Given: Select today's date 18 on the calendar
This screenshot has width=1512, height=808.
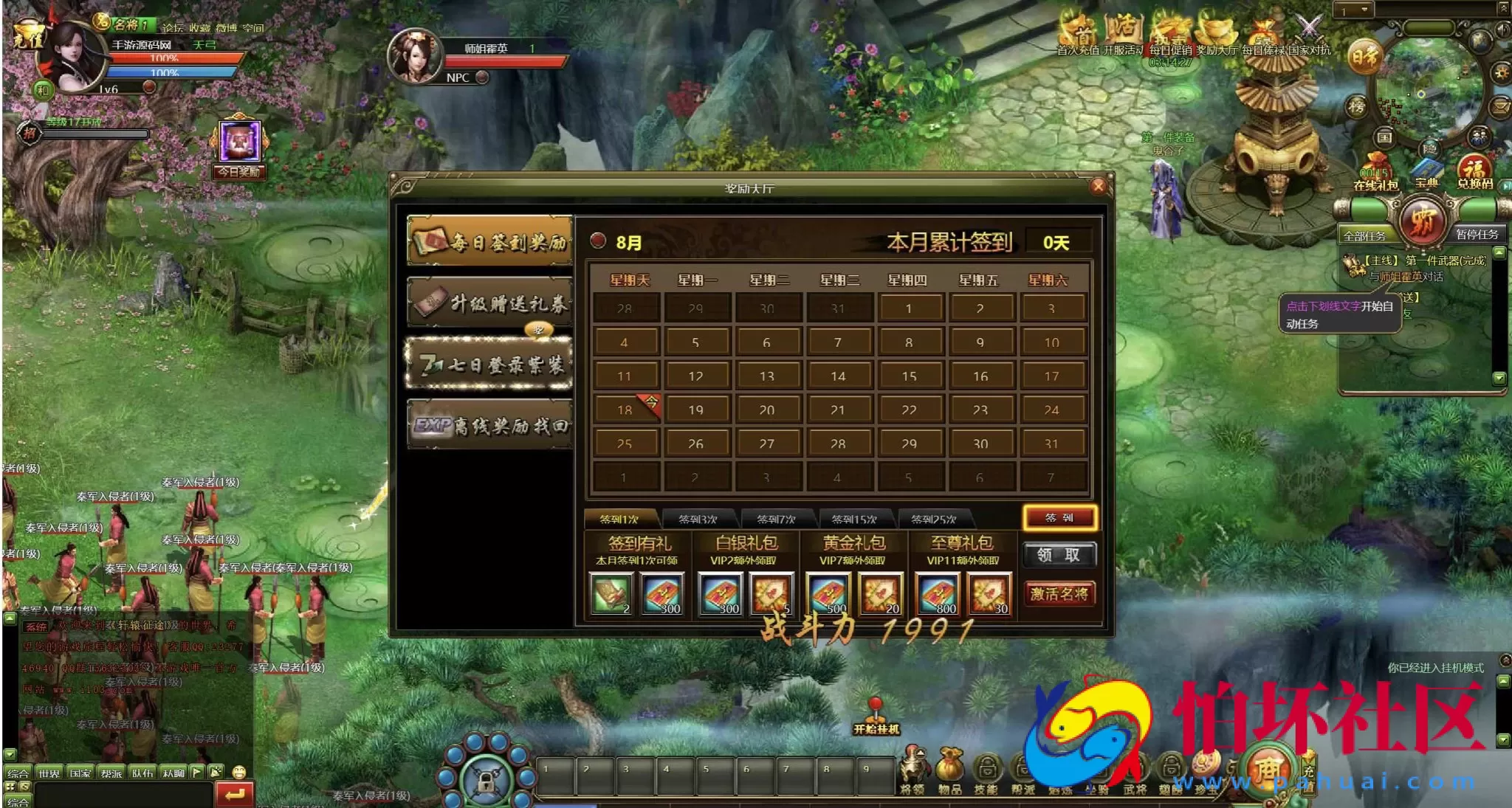Looking at the screenshot, I should 625,410.
